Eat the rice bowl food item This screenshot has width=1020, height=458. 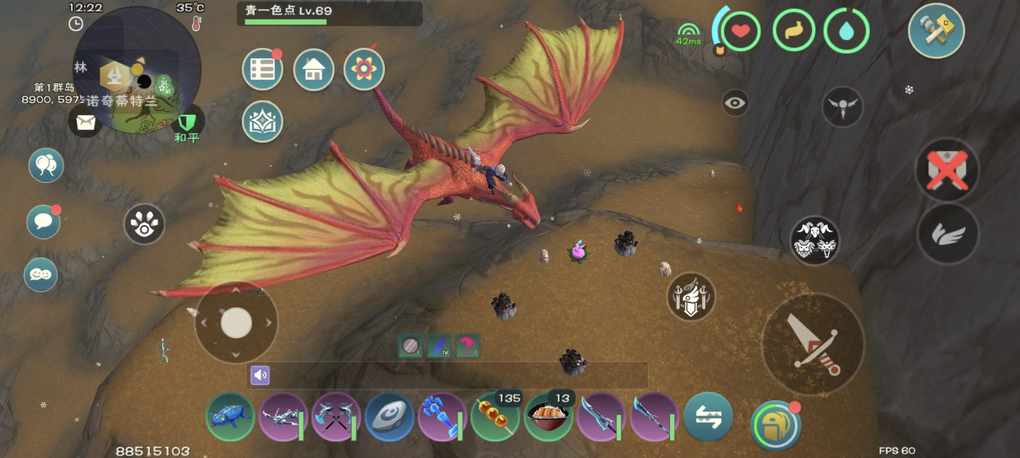click(x=548, y=417)
